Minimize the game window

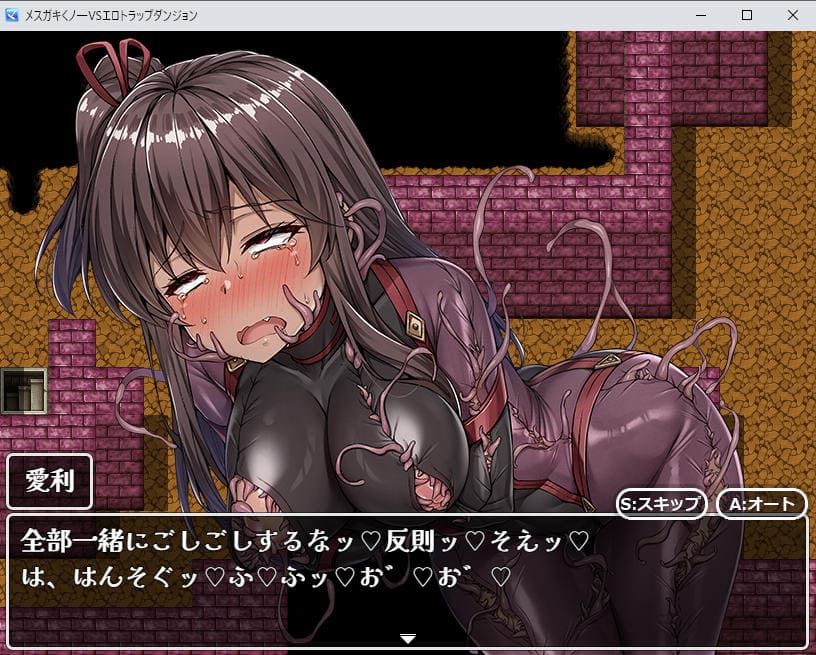[x=700, y=15]
